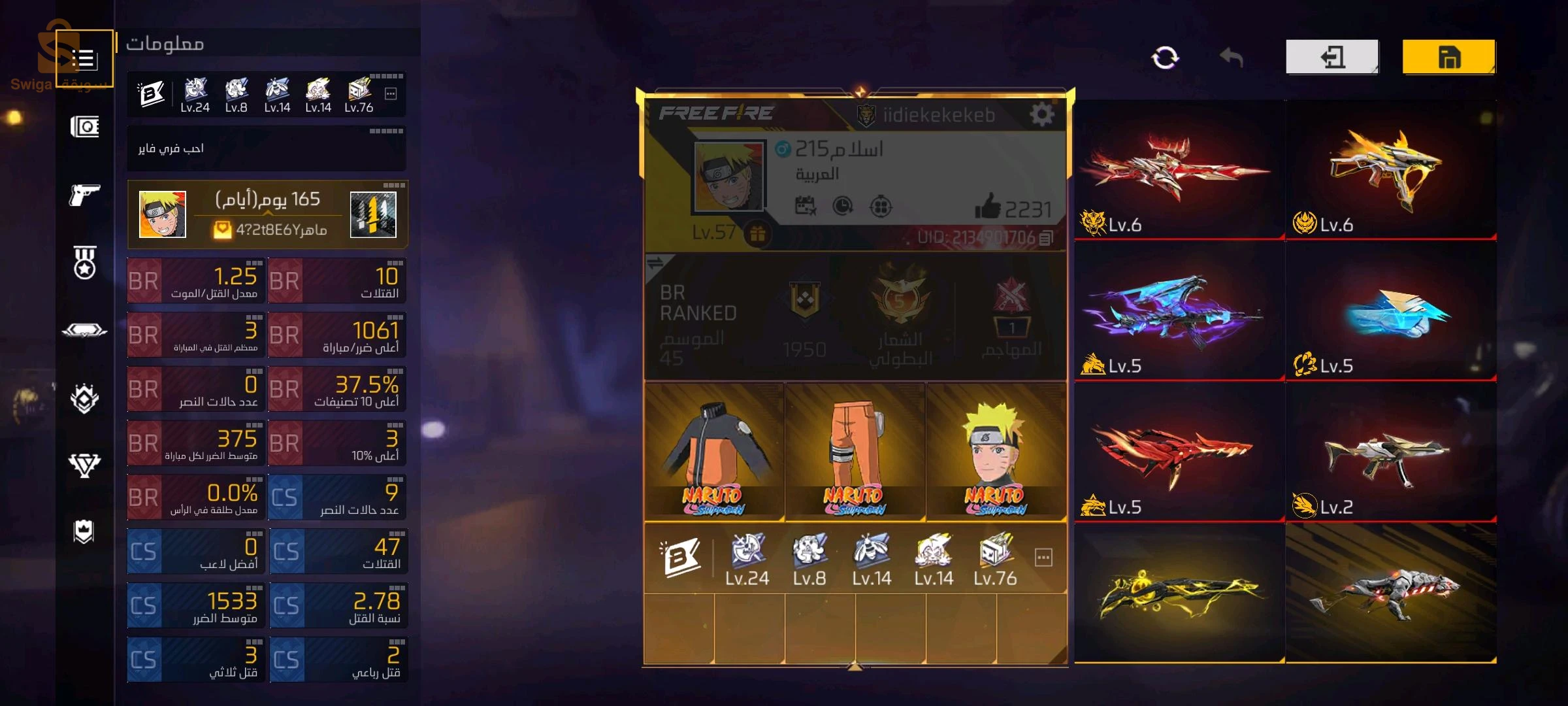
Task: Choose the golden Lv.6 gun skin
Action: 1390,171
